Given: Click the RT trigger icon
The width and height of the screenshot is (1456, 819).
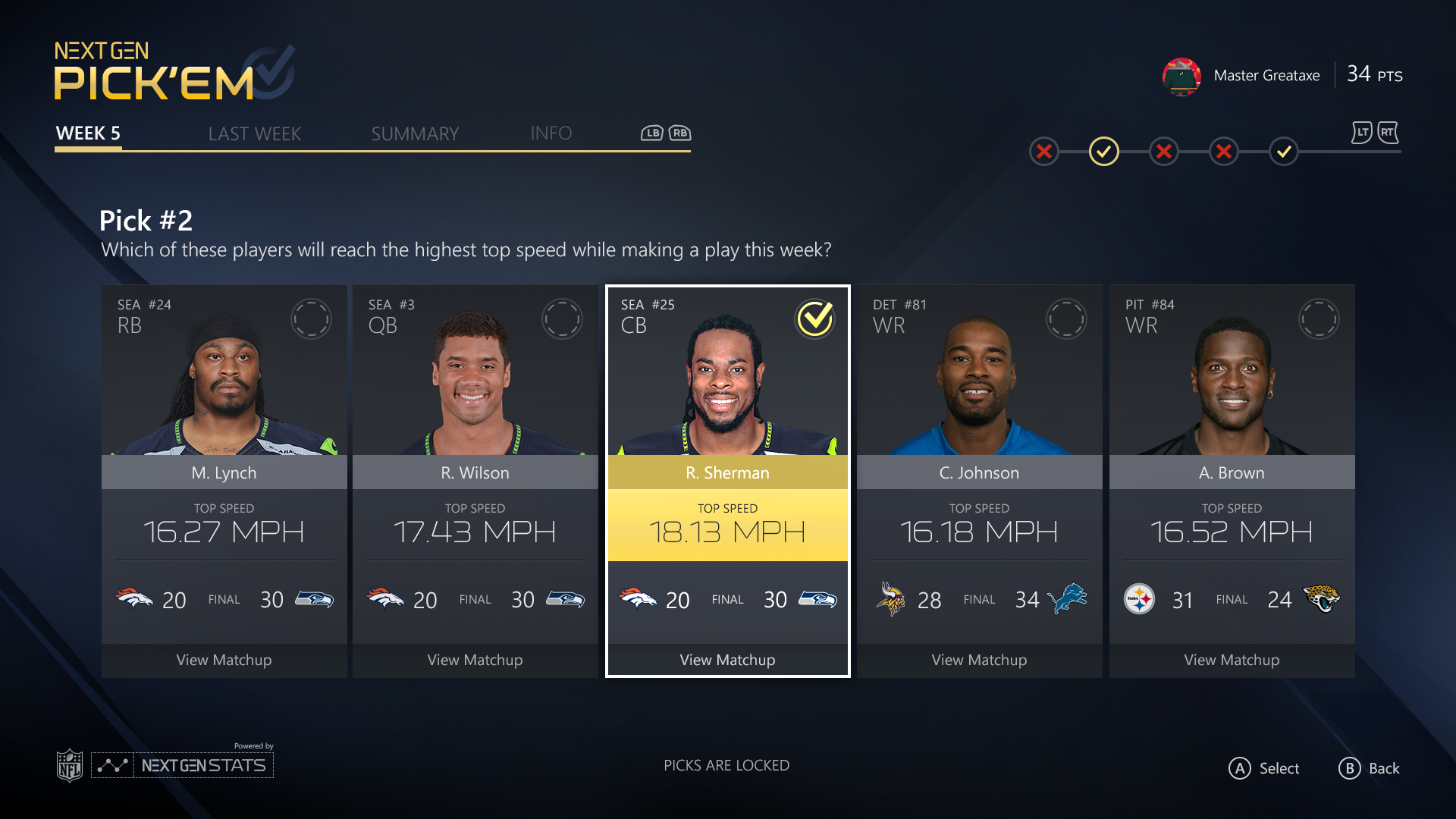Looking at the screenshot, I should pyautogui.click(x=1387, y=133).
